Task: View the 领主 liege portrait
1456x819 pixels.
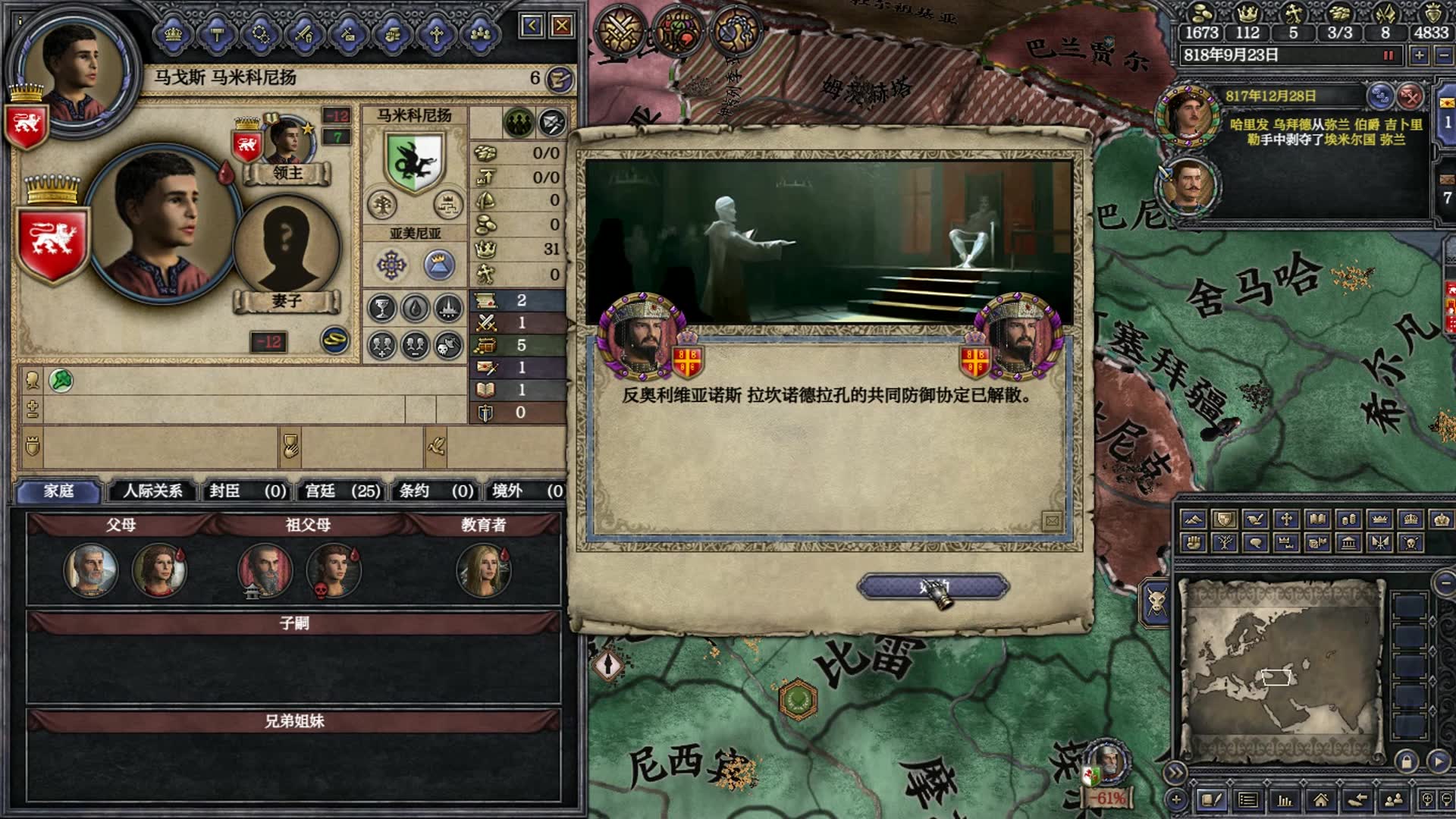Action: point(286,142)
